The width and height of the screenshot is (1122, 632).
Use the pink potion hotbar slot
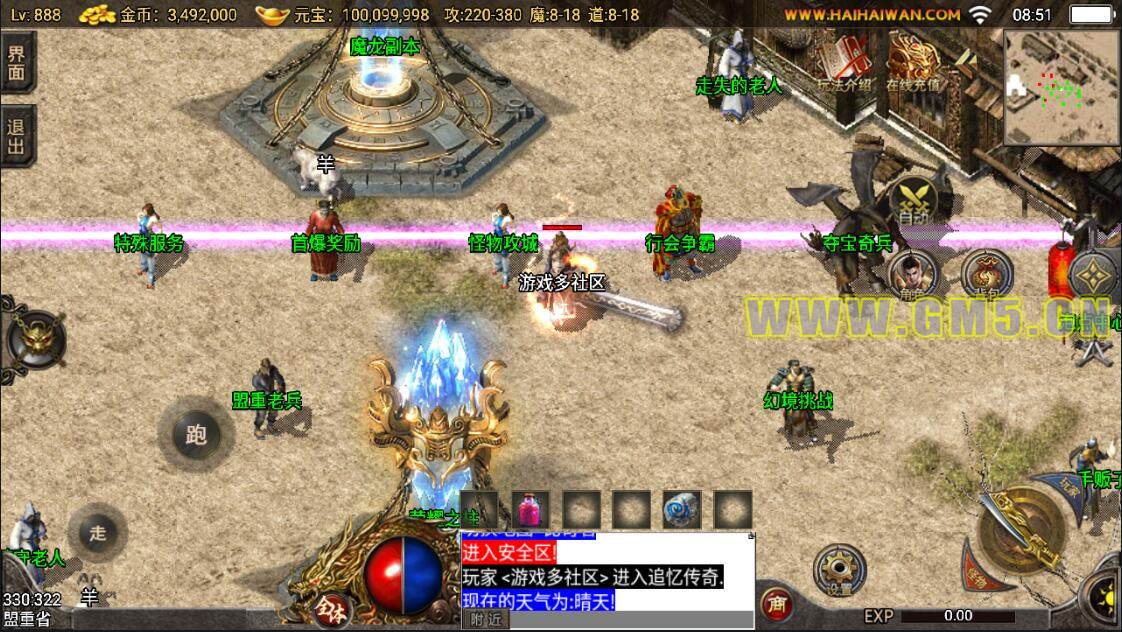coord(531,510)
